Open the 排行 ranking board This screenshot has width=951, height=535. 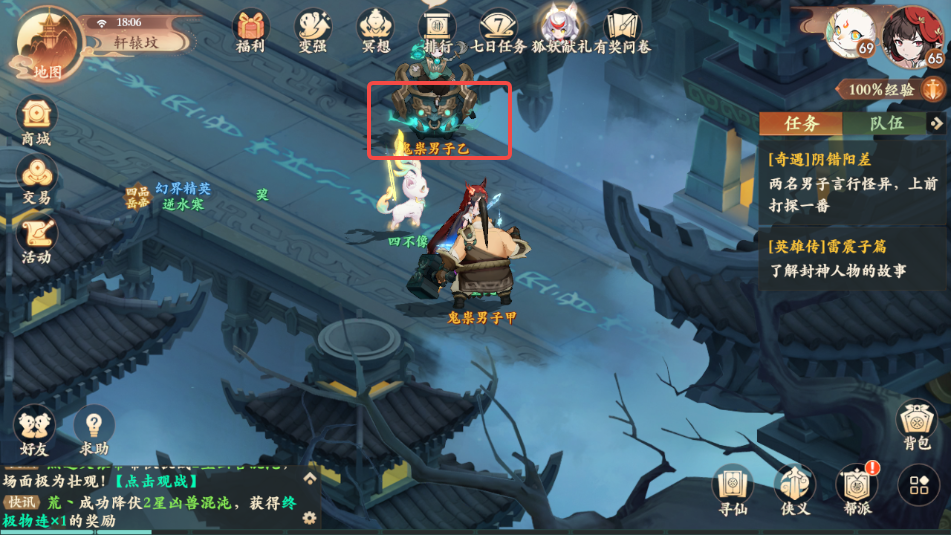coord(436,28)
